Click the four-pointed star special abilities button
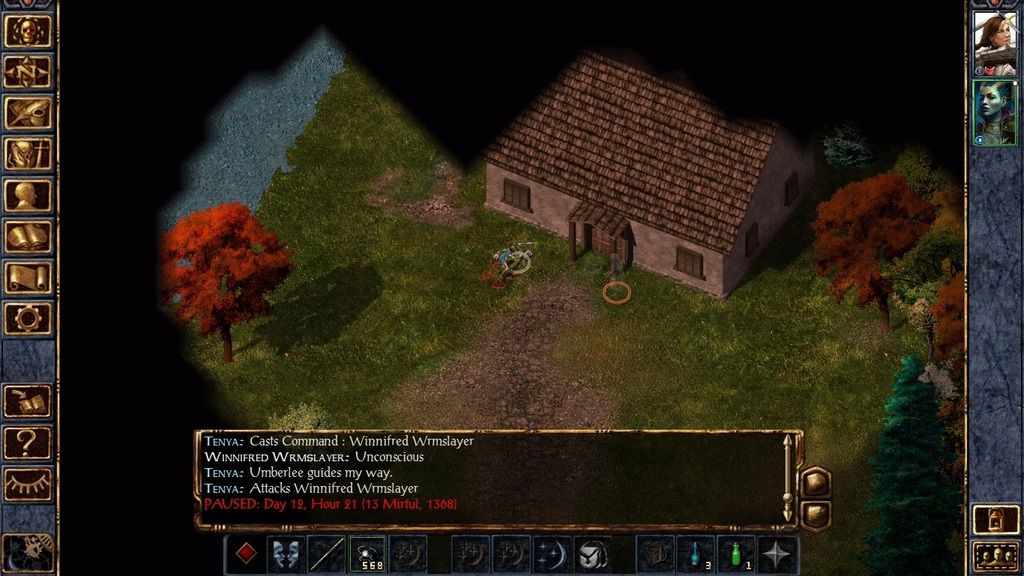Screen dimensions: 1024x576 pyautogui.click(x=777, y=554)
